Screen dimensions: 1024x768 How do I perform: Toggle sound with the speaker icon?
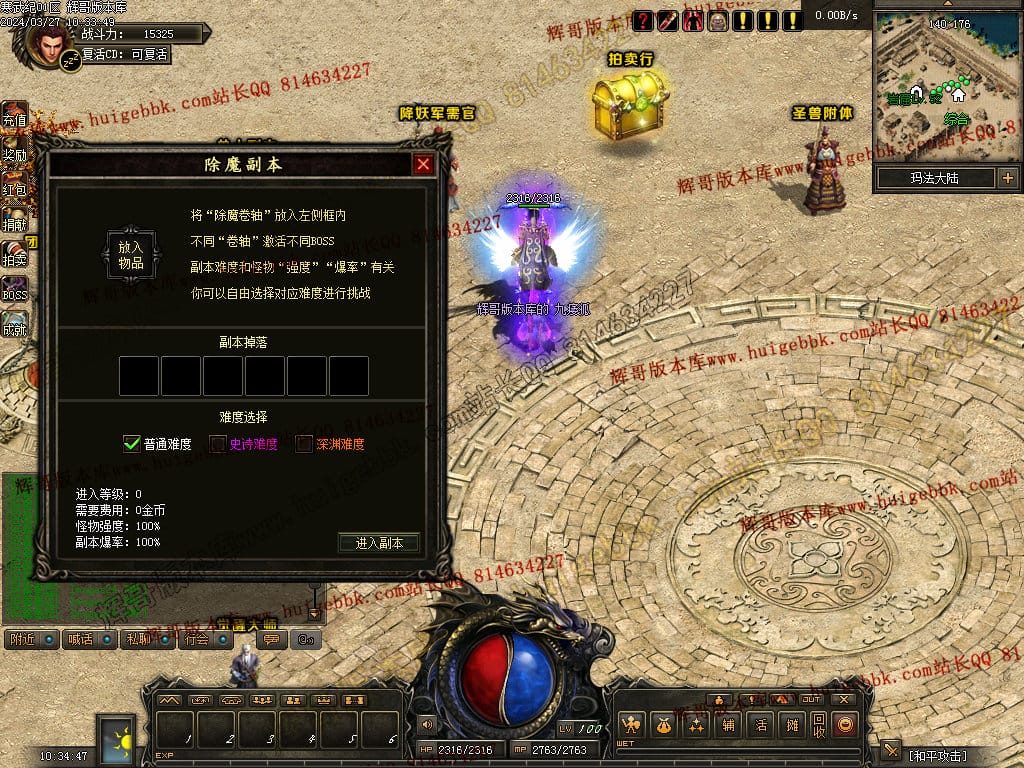click(x=427, y=724)
